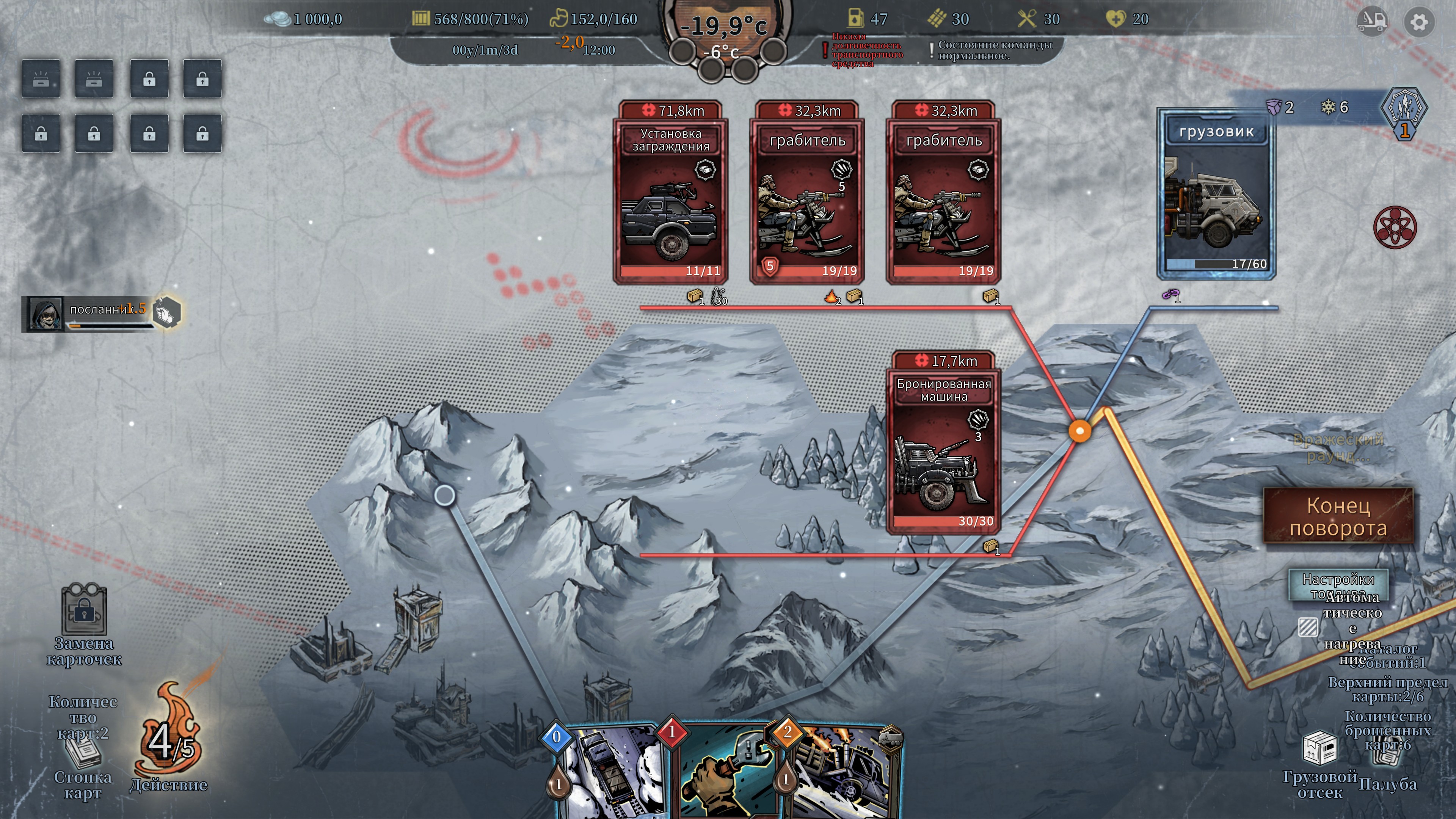Open the gear settings menu

(1419, 23)
